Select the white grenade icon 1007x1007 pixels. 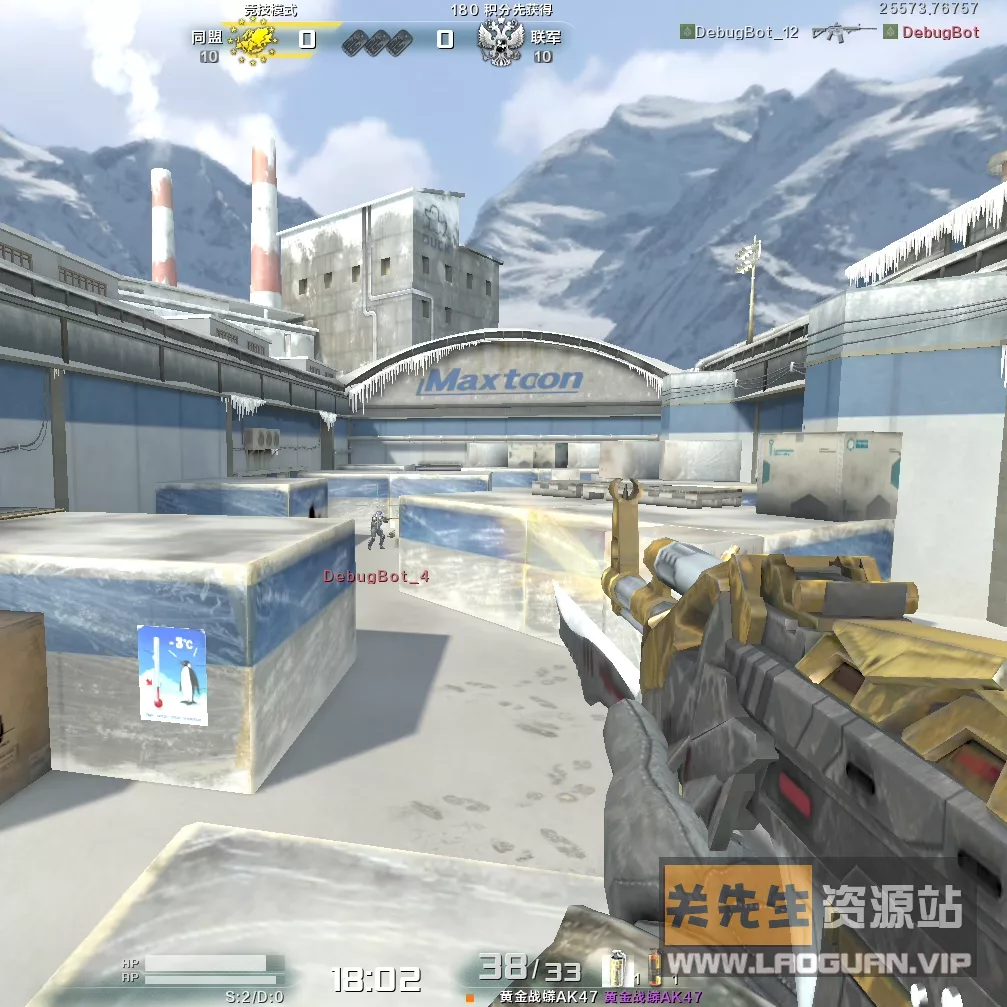coord(619,967)
